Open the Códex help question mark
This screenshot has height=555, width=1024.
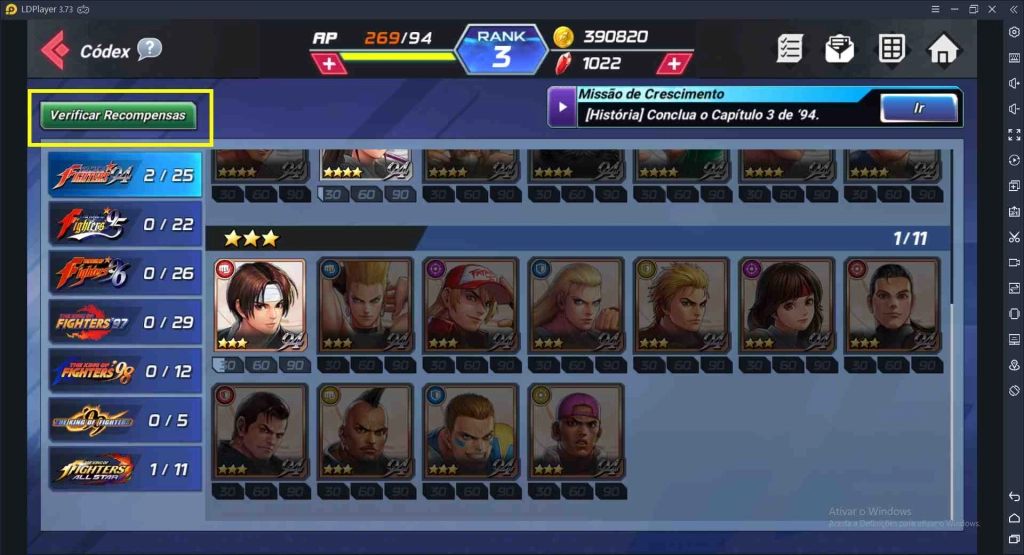coord(149,49)
